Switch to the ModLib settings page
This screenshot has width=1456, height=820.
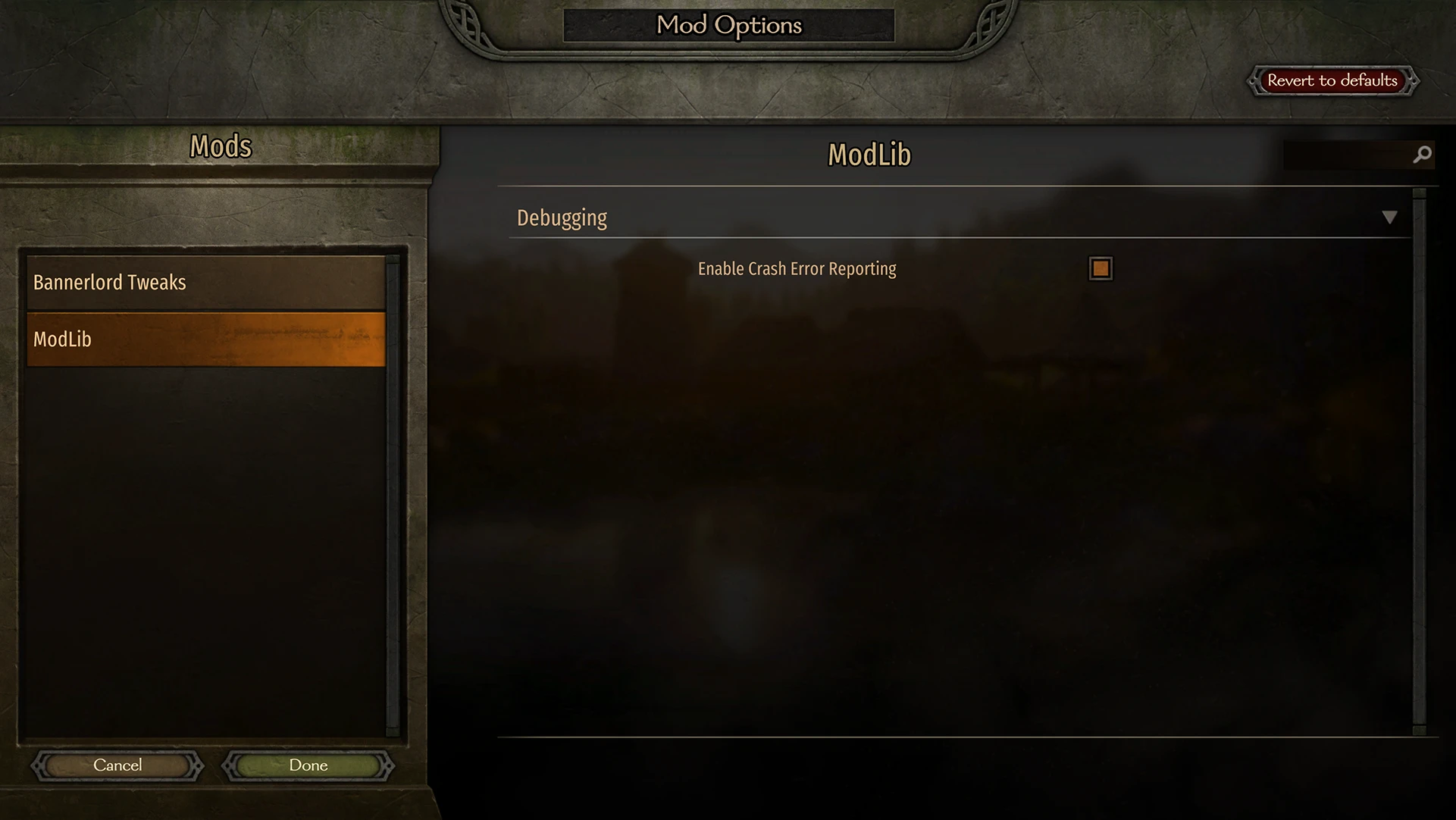click(x=205, y=340)
